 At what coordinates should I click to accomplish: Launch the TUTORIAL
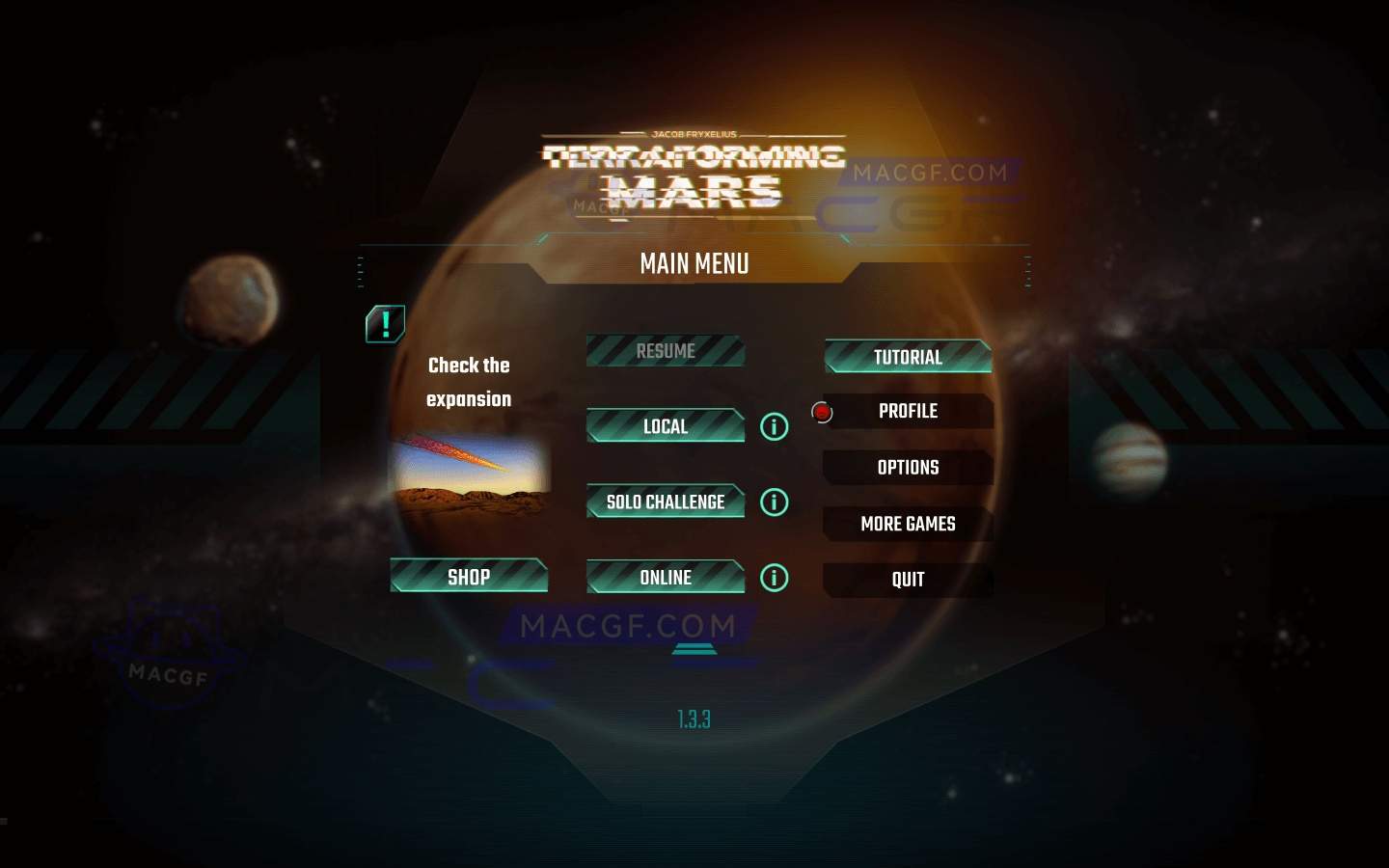908,357
